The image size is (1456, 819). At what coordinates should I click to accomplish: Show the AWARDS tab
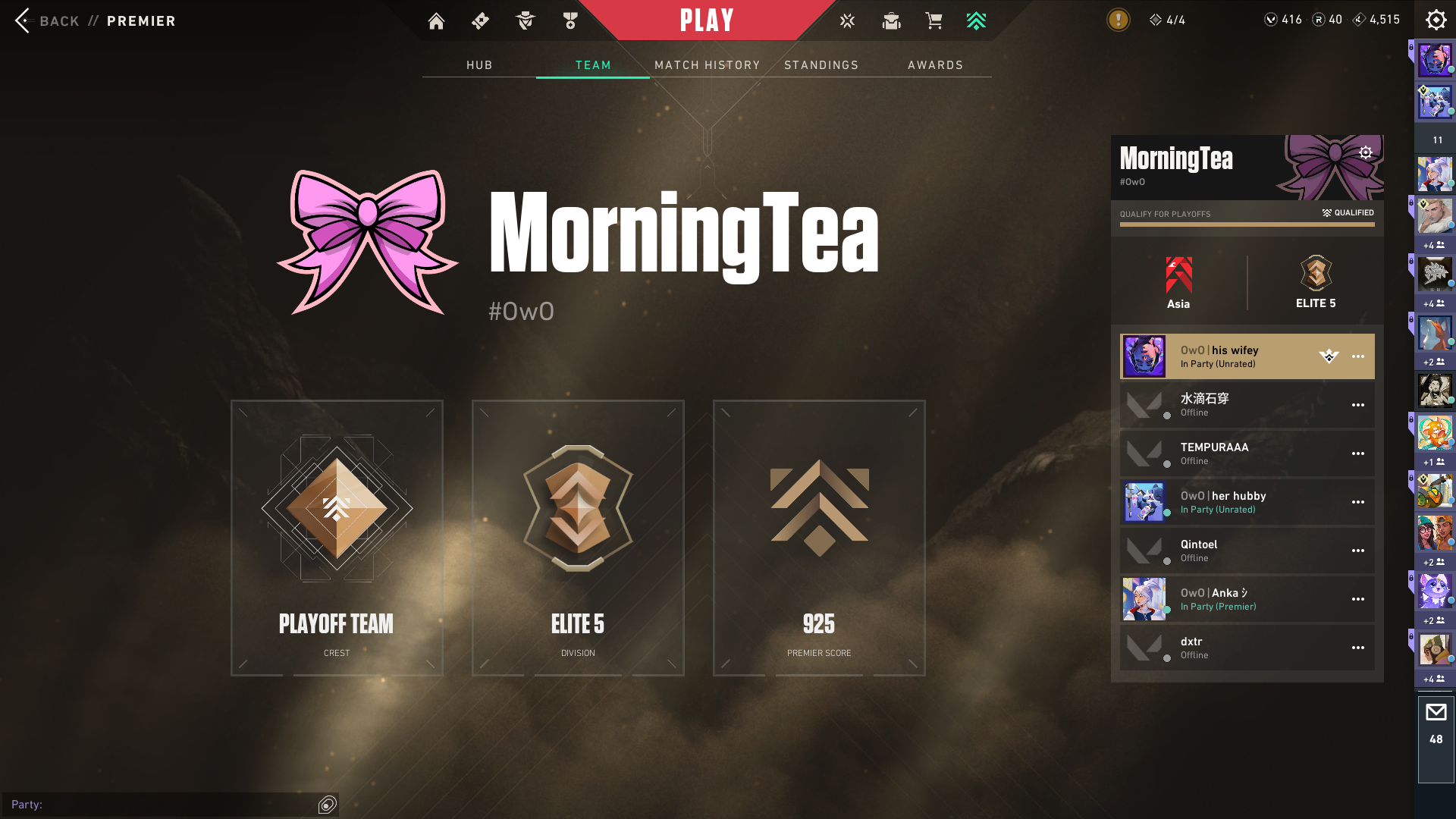pos(935,65)
